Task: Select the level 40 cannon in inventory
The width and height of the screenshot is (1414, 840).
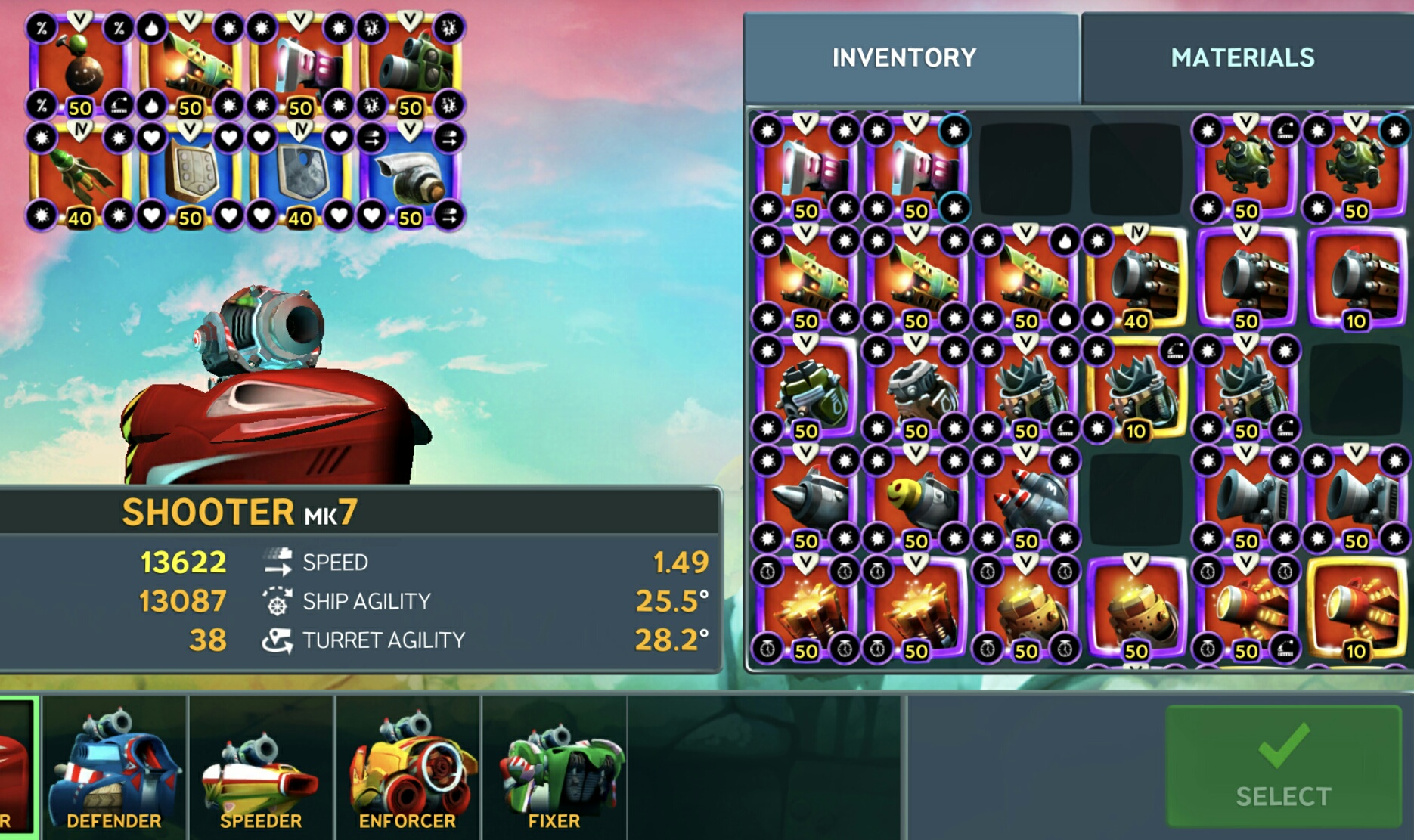Action: coord(1136,278)
